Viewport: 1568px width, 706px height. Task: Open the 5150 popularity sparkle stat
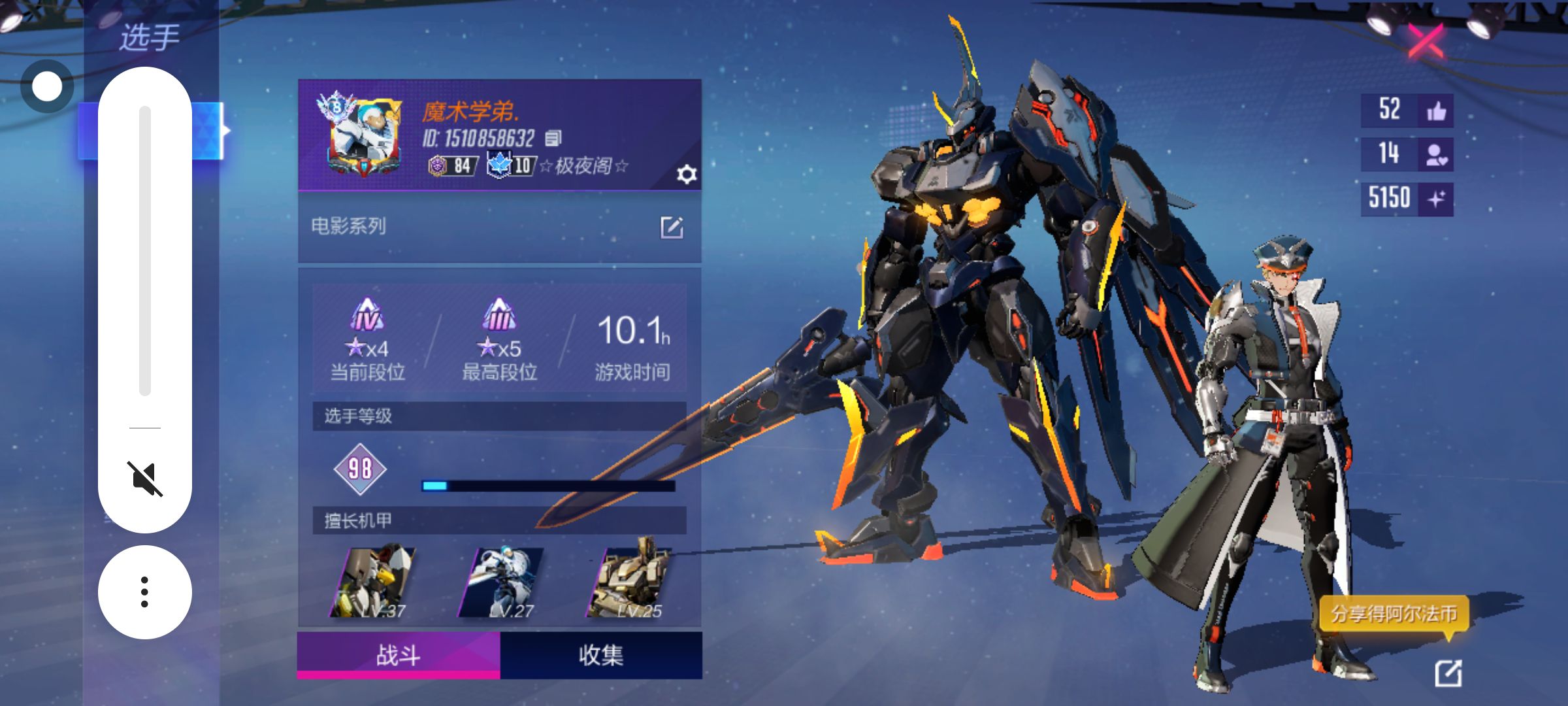[1436, 199]
